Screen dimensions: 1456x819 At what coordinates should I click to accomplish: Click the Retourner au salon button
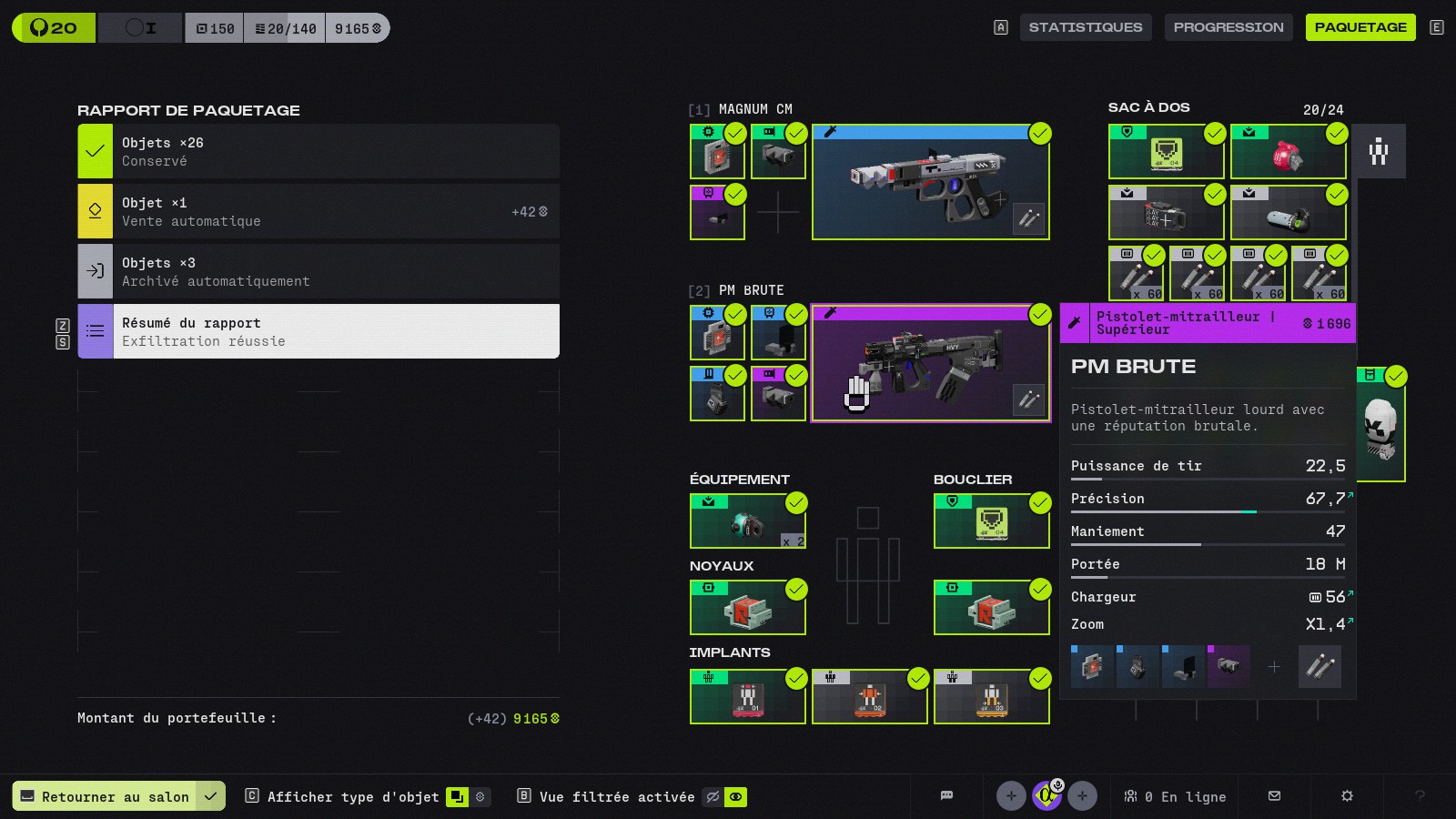pos(105,796)
